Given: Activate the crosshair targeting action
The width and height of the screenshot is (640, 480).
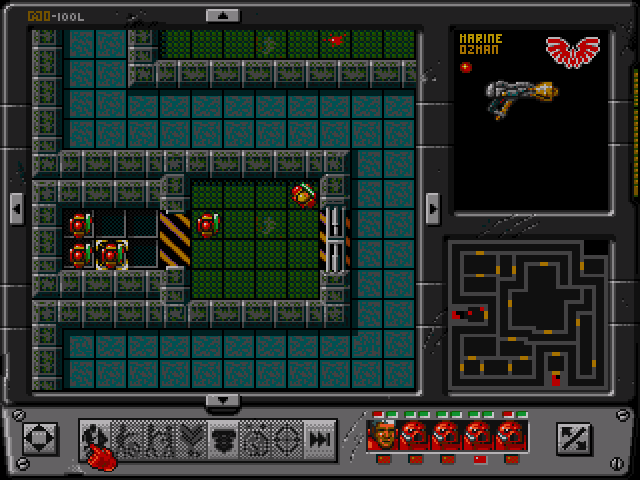Looking at the screenshot, I should (288, 438).
